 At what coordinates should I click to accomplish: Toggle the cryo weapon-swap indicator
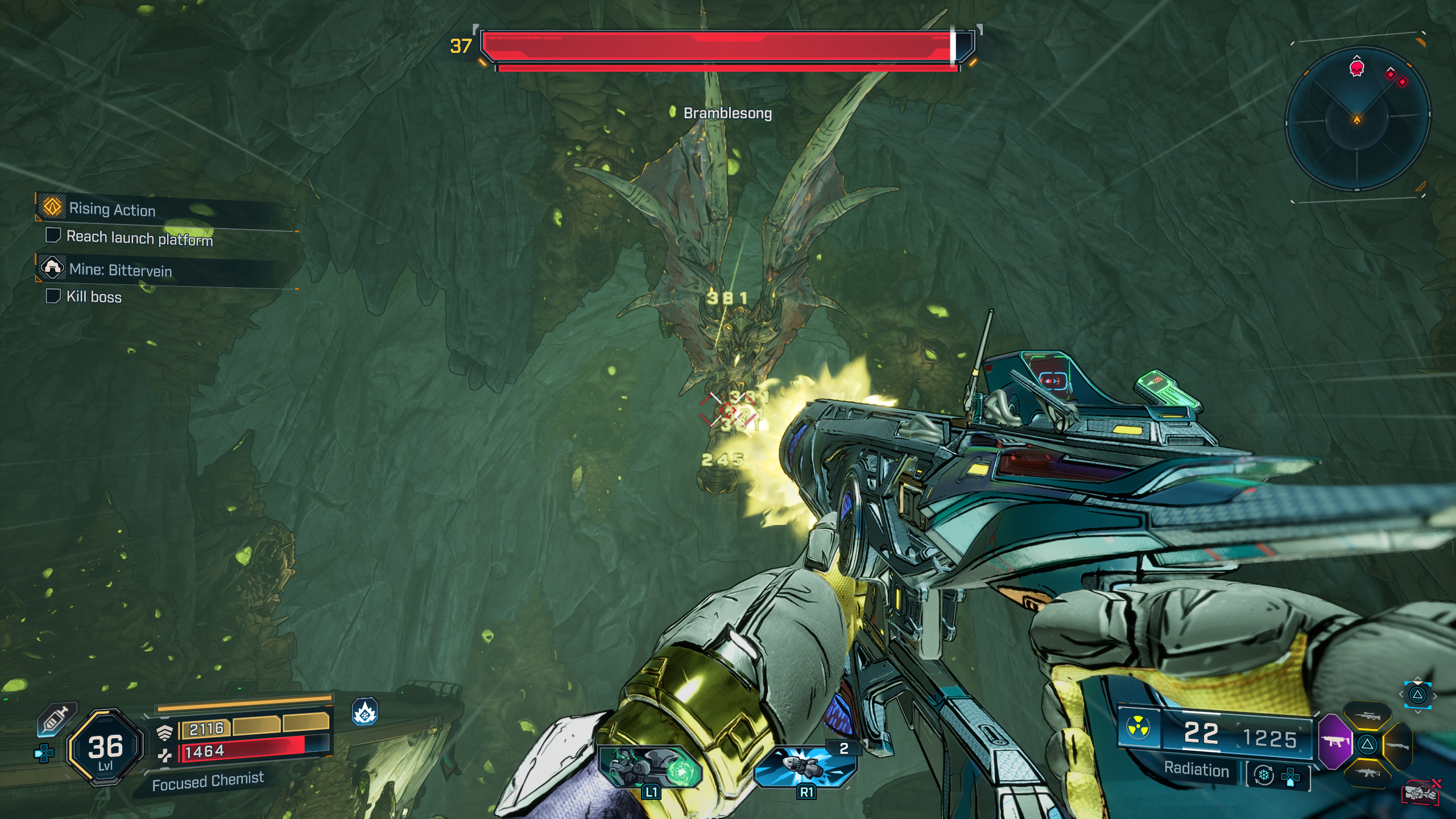coord(1264,776)
